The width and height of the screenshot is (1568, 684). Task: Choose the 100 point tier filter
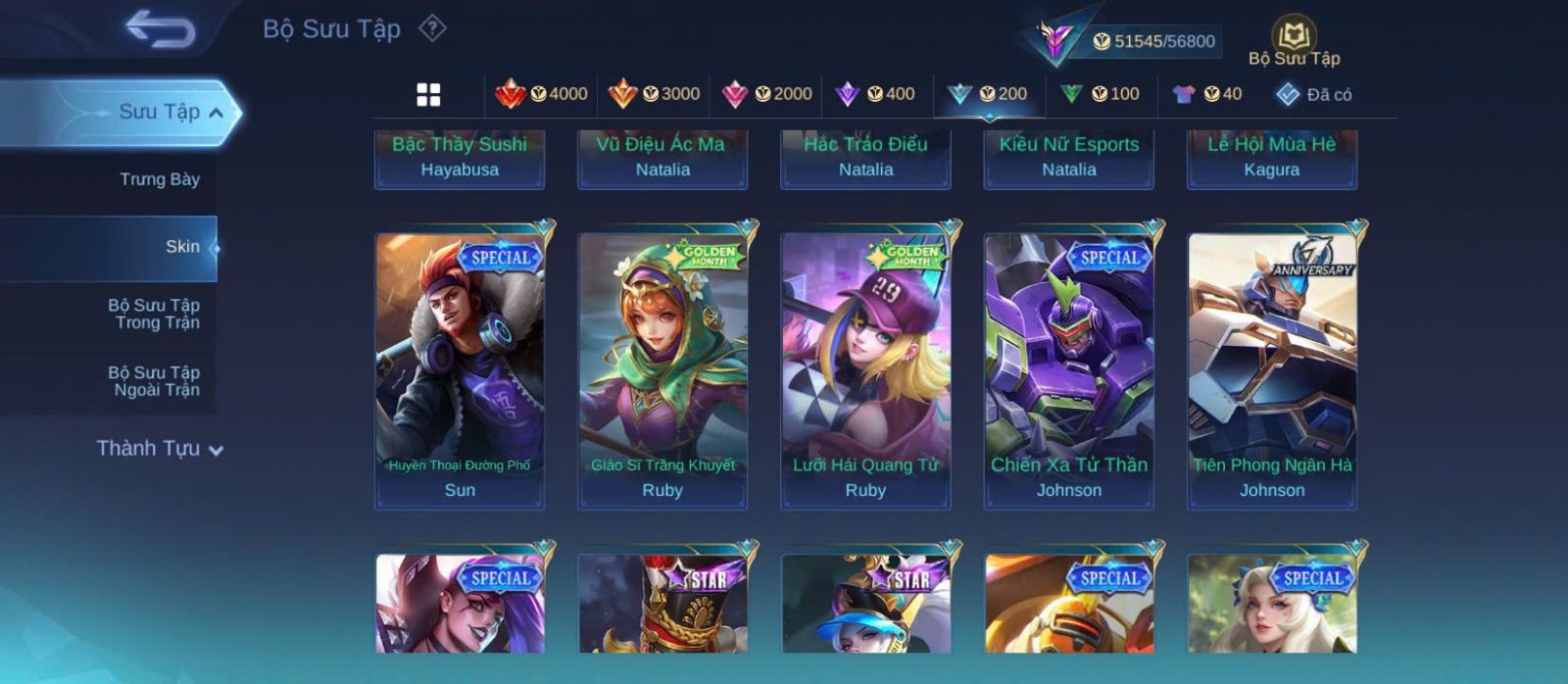(1100, 94)
